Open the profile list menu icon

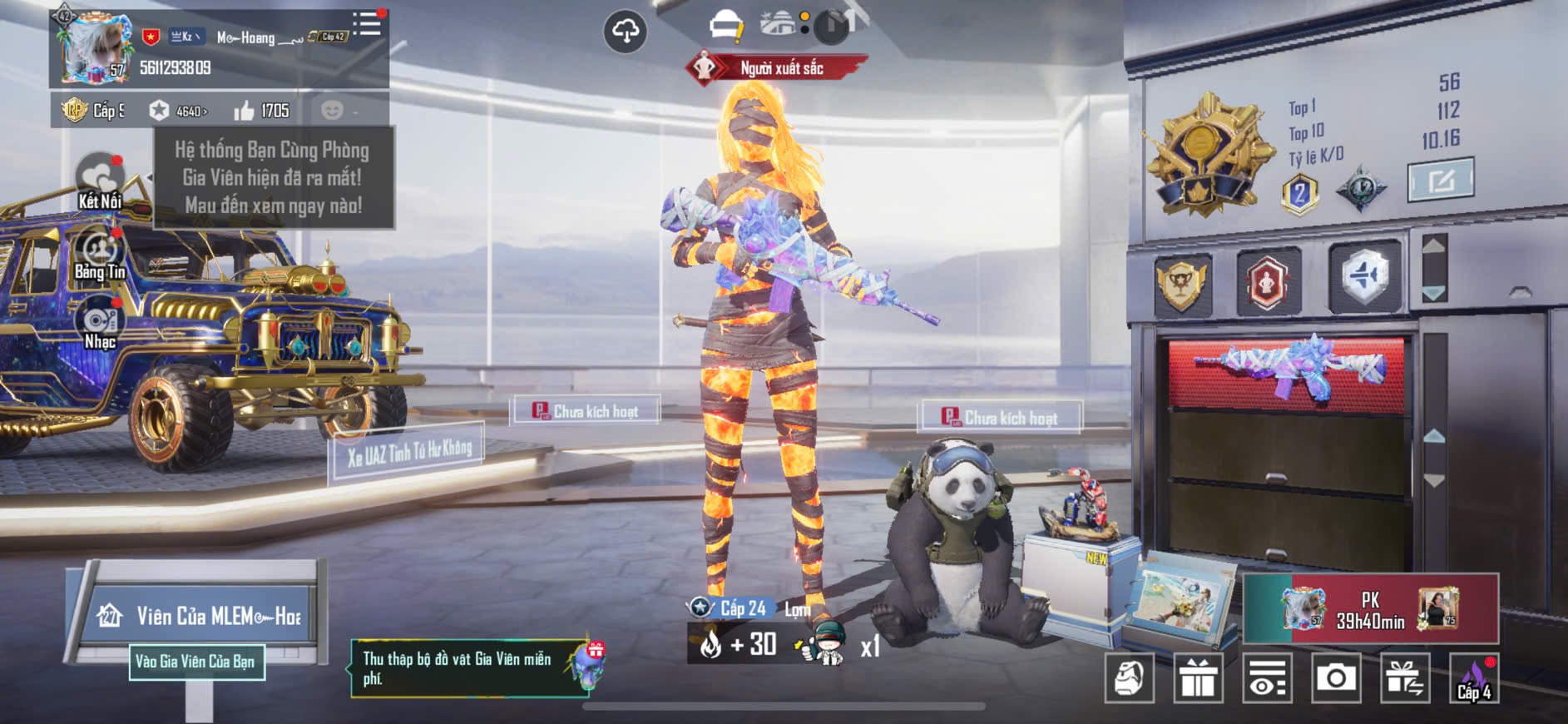coord(366,23)
